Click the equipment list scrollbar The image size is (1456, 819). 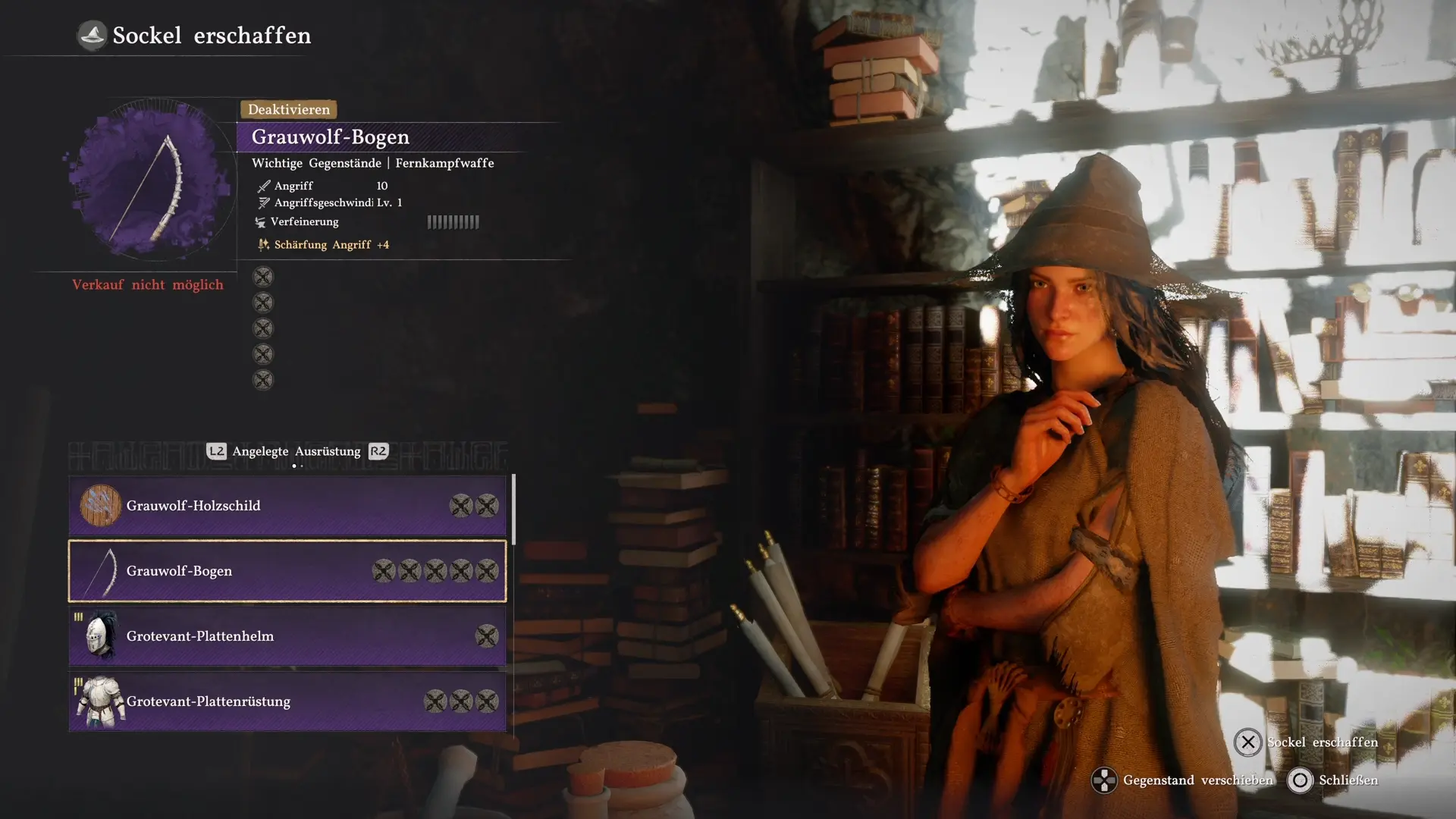coord(514,510)
